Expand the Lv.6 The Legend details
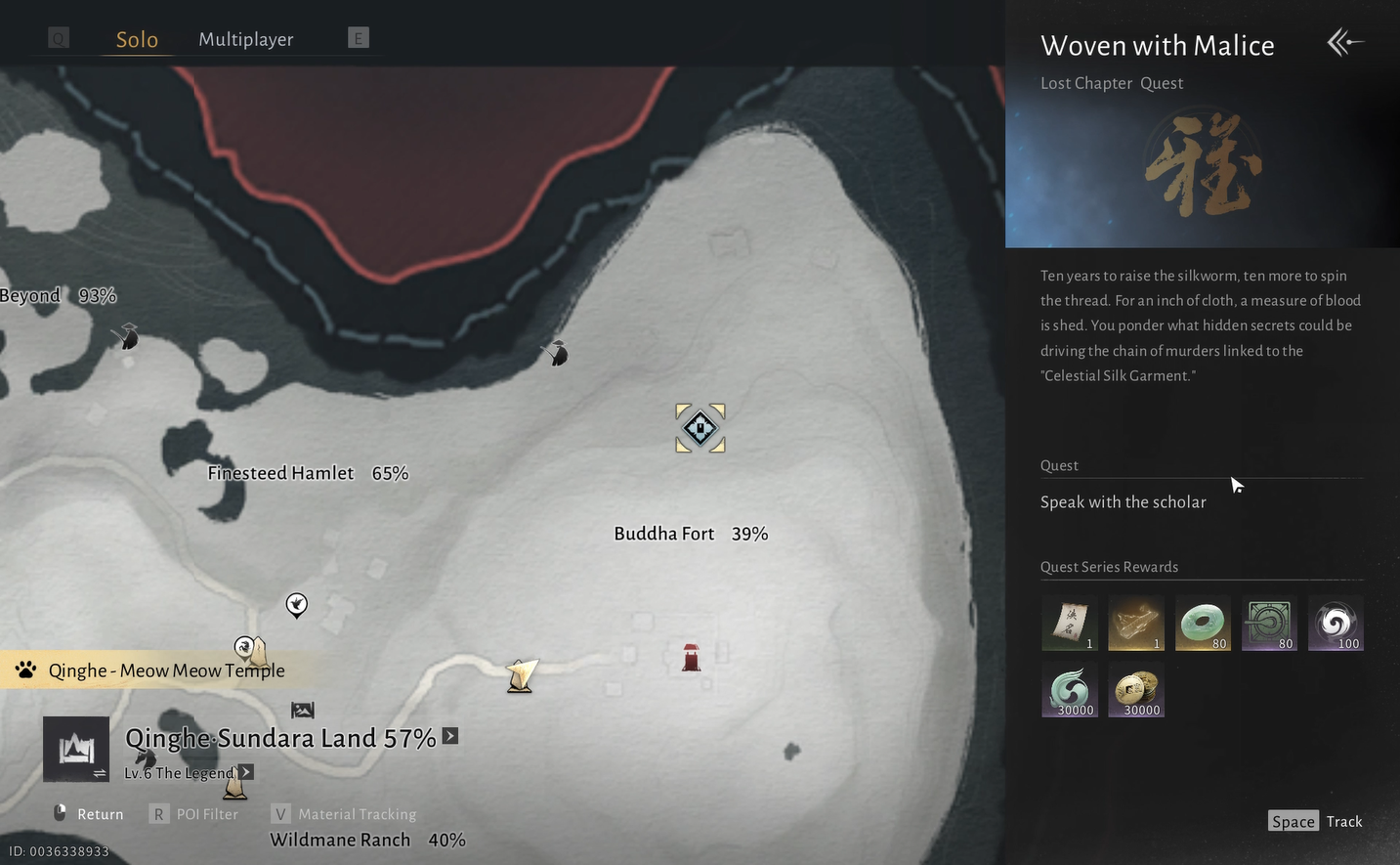Viewport: 1400px width, 865px height. tap(245, 772)
